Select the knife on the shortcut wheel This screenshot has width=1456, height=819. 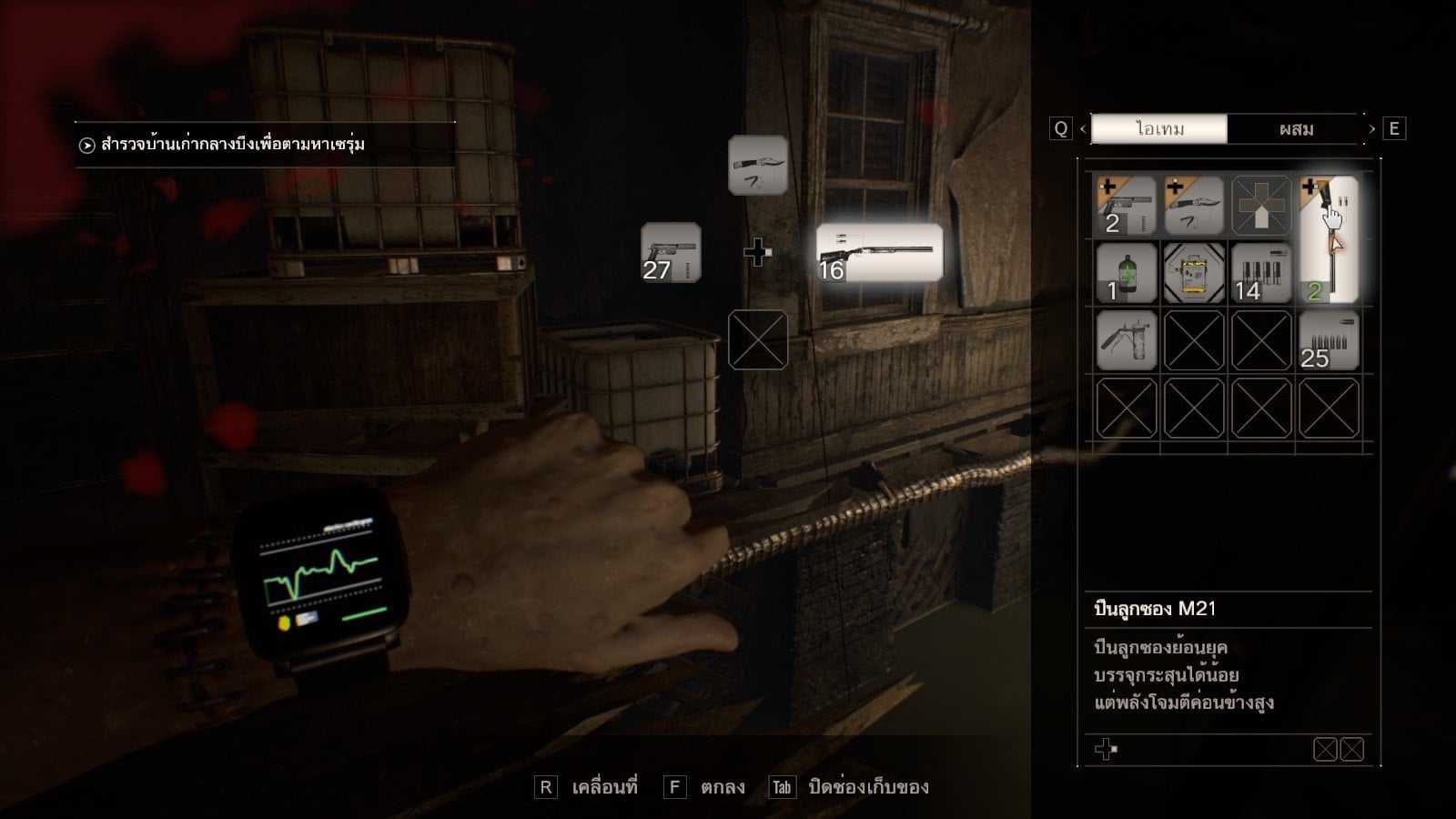(x=758, y=166)
